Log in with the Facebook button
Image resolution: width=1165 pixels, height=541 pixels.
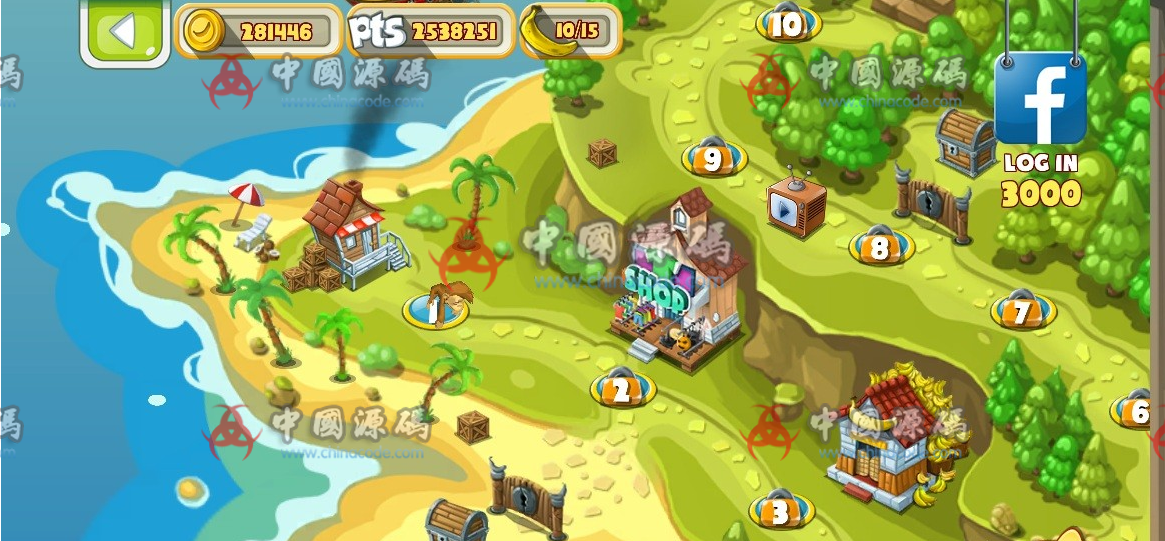click(x=1040, y=99)
